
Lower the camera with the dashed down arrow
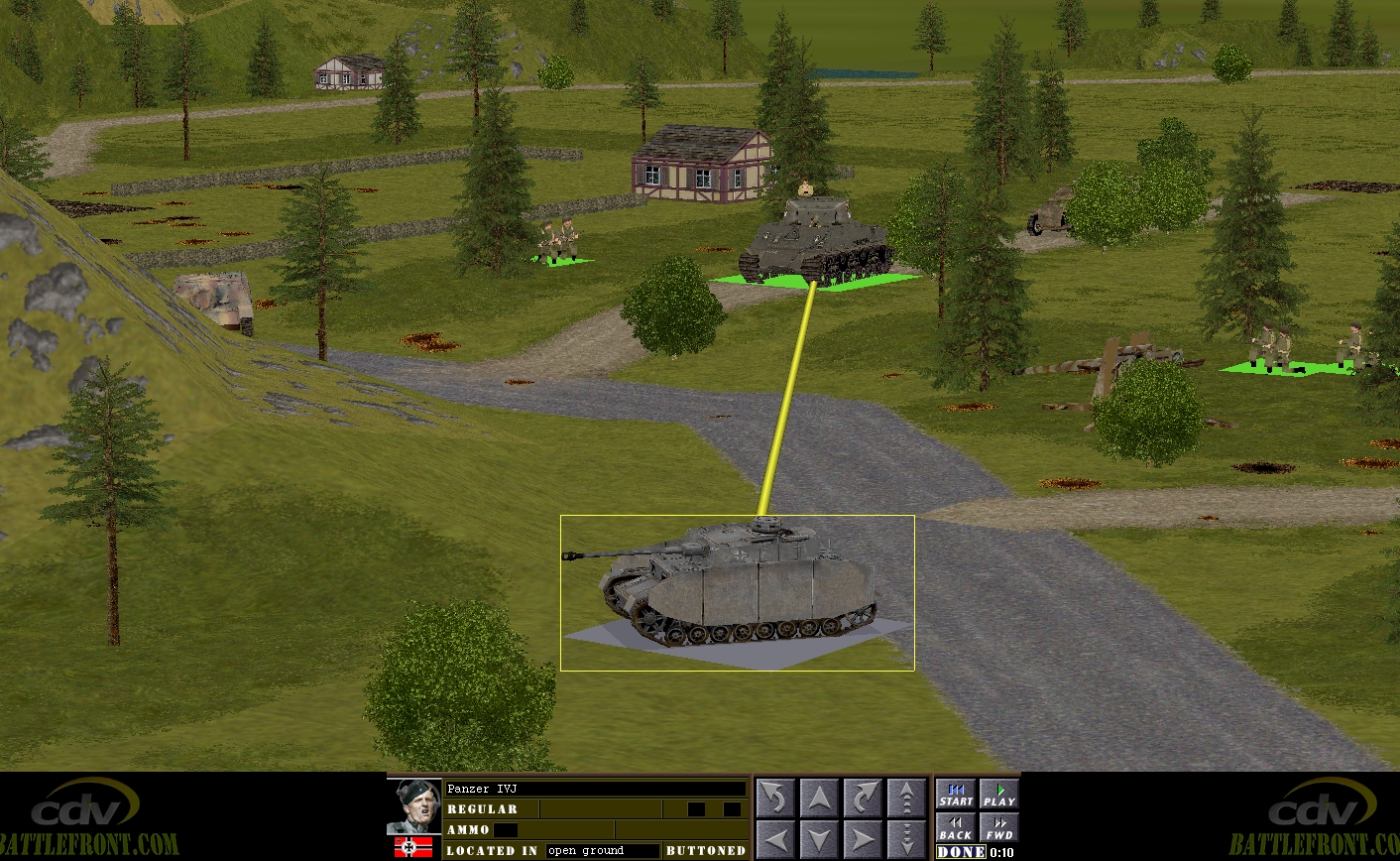(906, 840)
